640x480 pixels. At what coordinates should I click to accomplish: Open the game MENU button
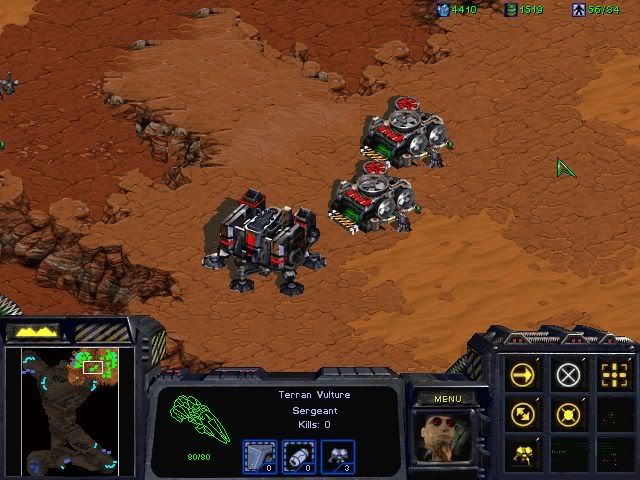click(448, 399)
